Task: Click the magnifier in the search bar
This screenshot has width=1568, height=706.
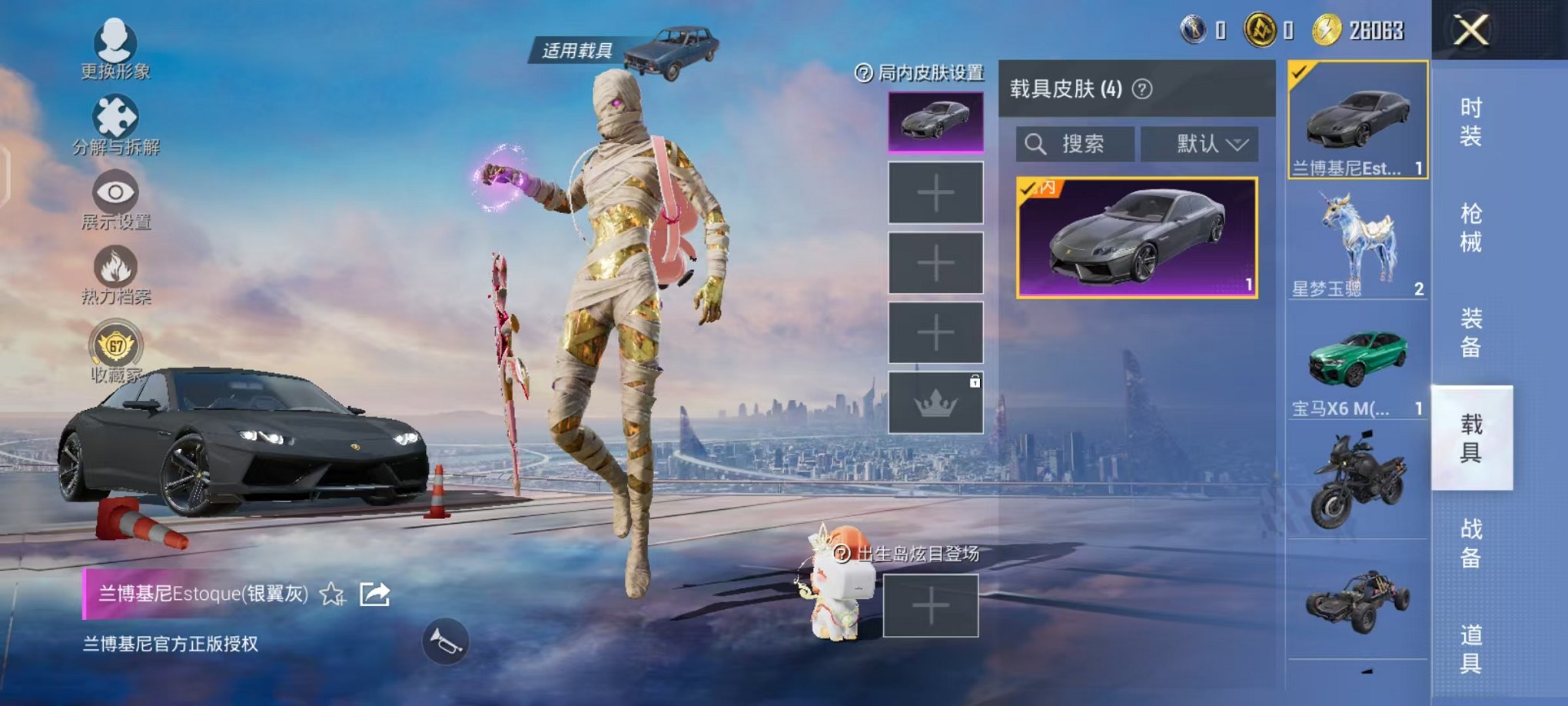Action: click(1037, 145)
